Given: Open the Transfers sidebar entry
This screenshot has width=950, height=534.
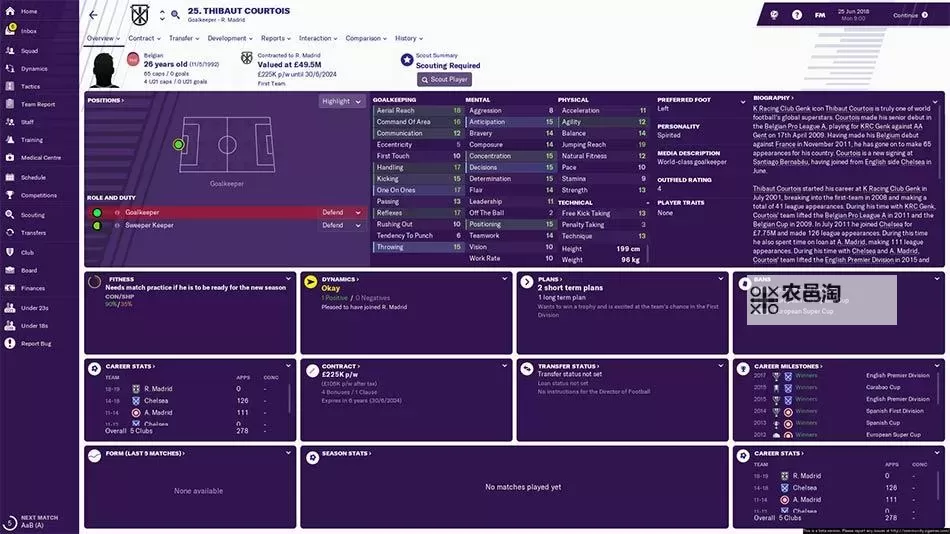Looking at the screenshot, I should coord(33,232).
